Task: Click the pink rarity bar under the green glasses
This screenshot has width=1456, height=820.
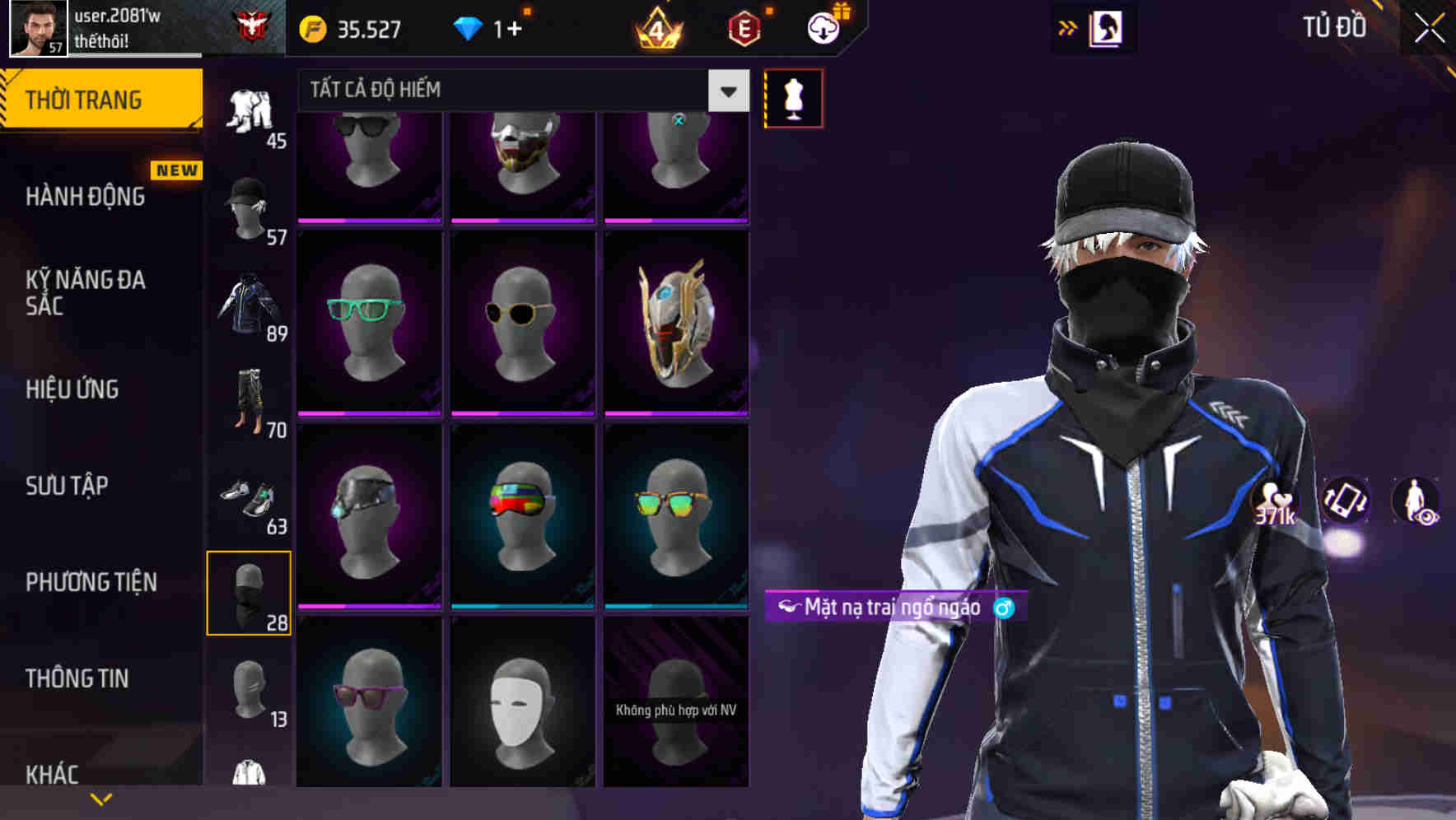Action: point(368,412)
